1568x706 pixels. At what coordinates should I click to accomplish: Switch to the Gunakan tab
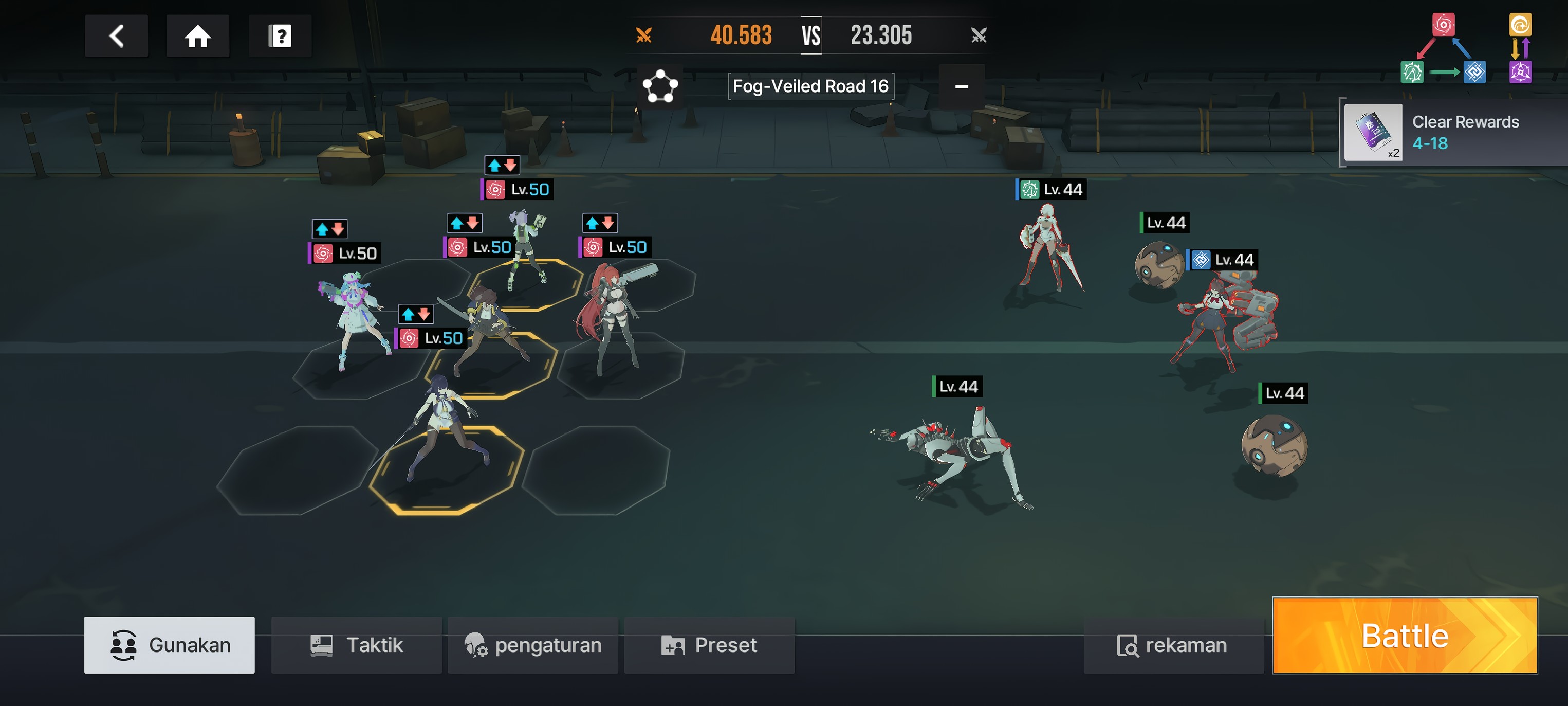[x=170, y=645]
